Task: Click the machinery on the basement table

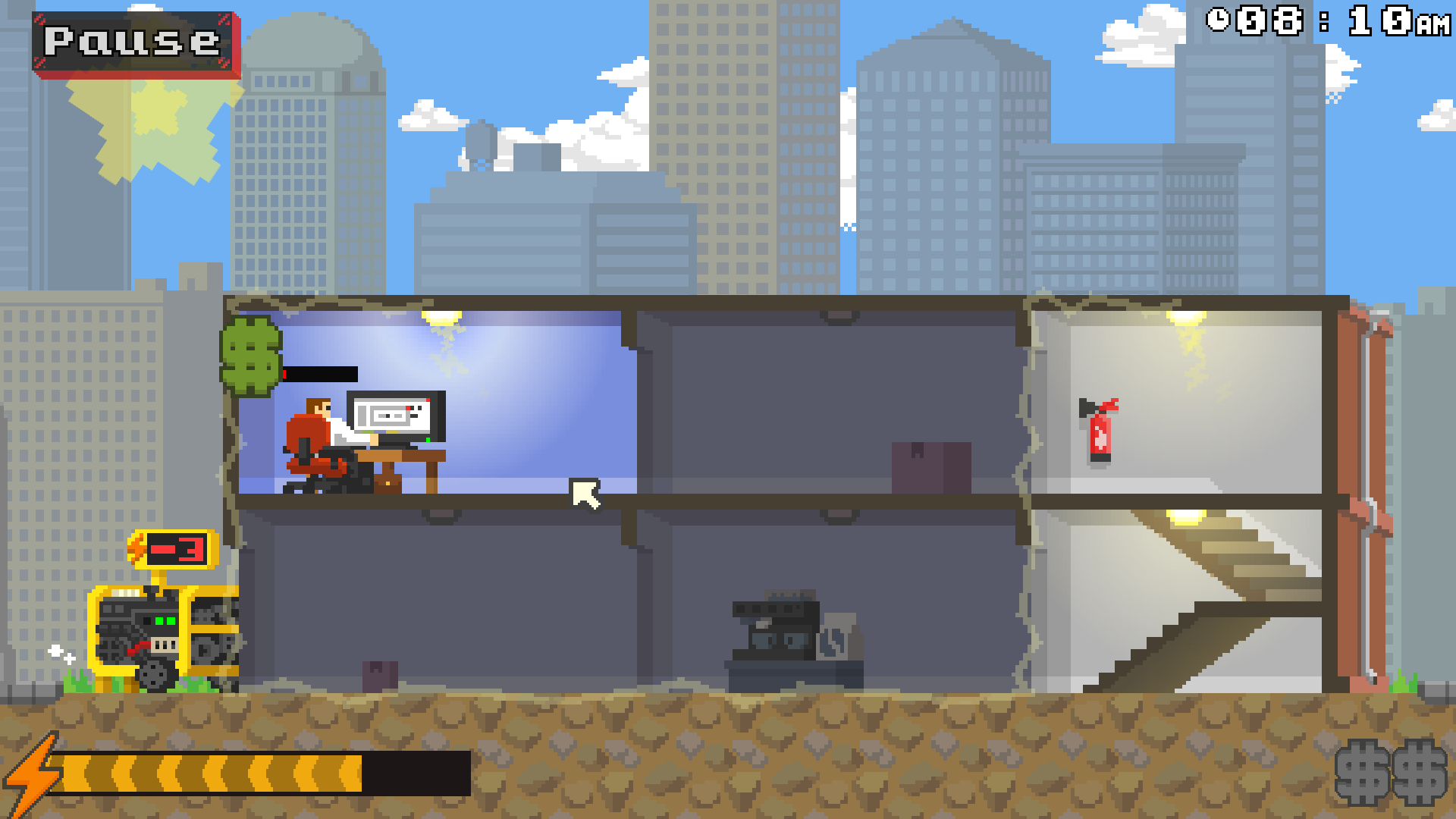Action: [x=777, y=629]
